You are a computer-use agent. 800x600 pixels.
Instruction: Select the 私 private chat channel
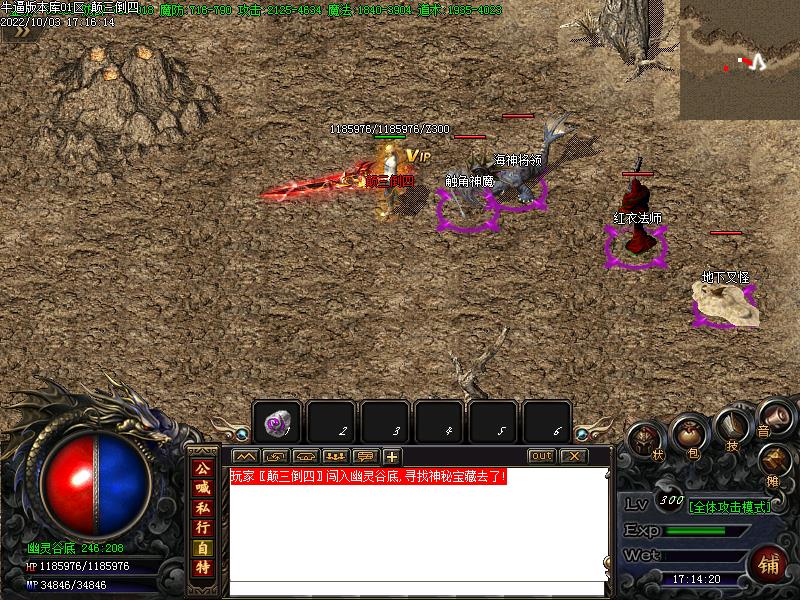point(203,507)
